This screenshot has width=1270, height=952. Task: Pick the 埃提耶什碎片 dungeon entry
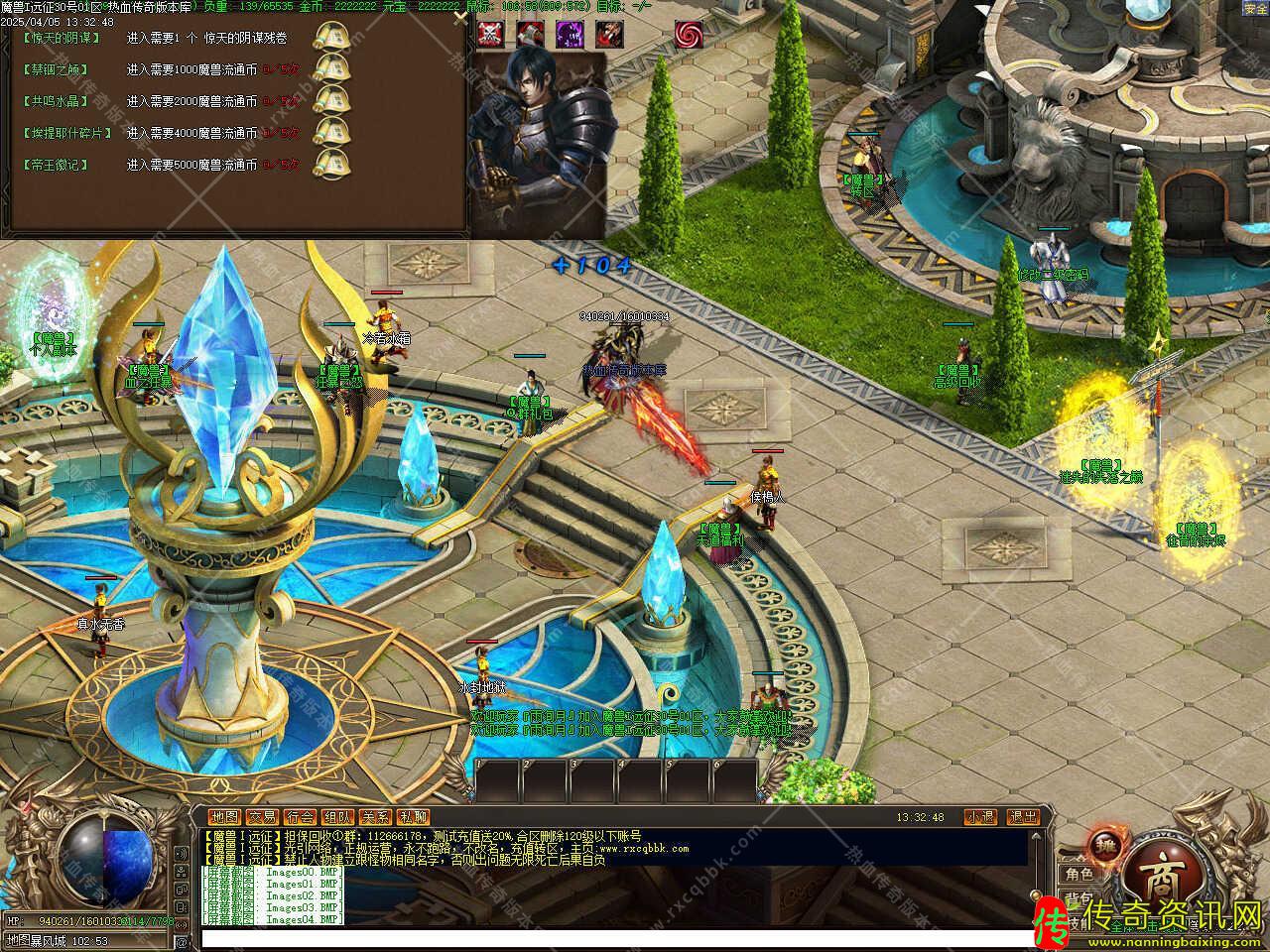click(66, 133)
